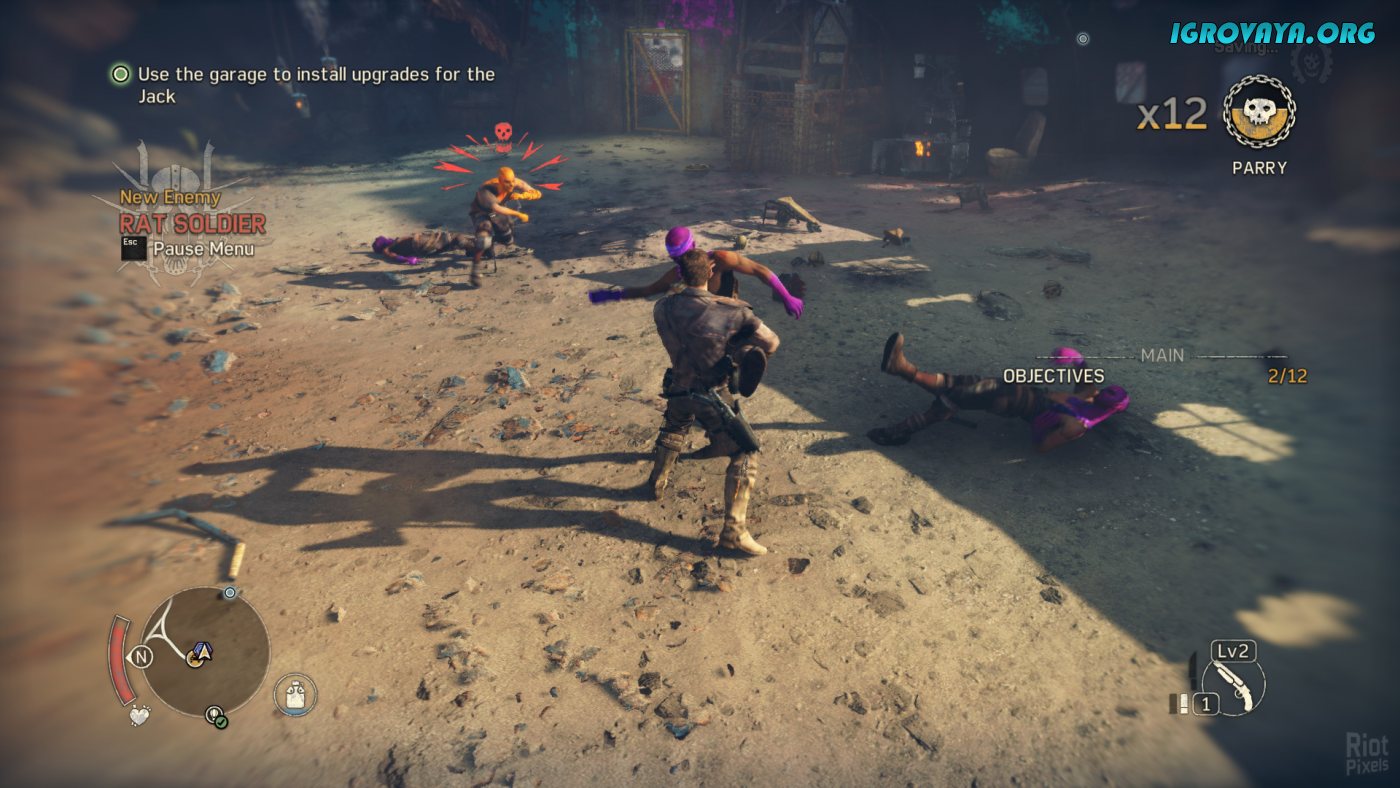Click the Parry skull fury icon
This screenshot has height=788, width=1400.
[1259, 111]
